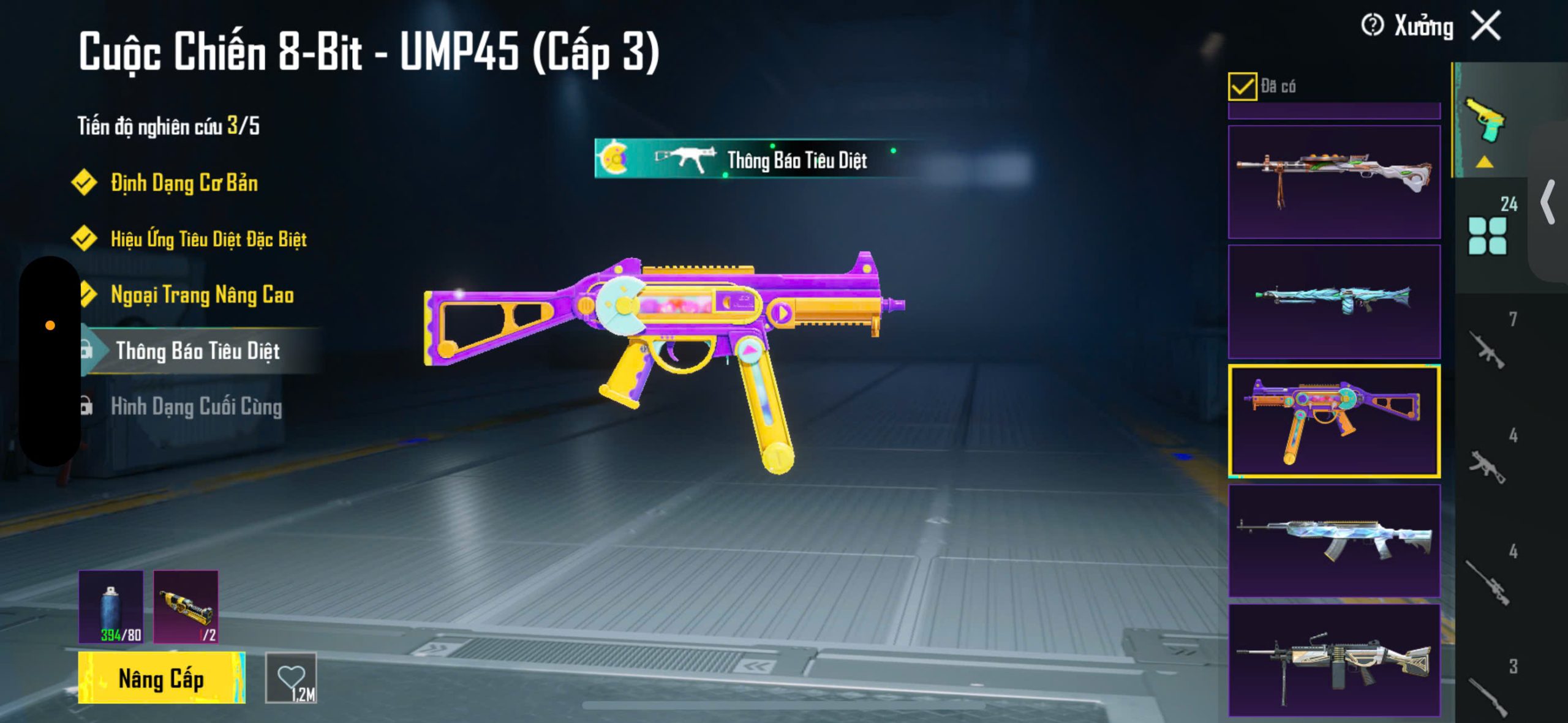Close the weapon workshop screen

(1487, 26)
